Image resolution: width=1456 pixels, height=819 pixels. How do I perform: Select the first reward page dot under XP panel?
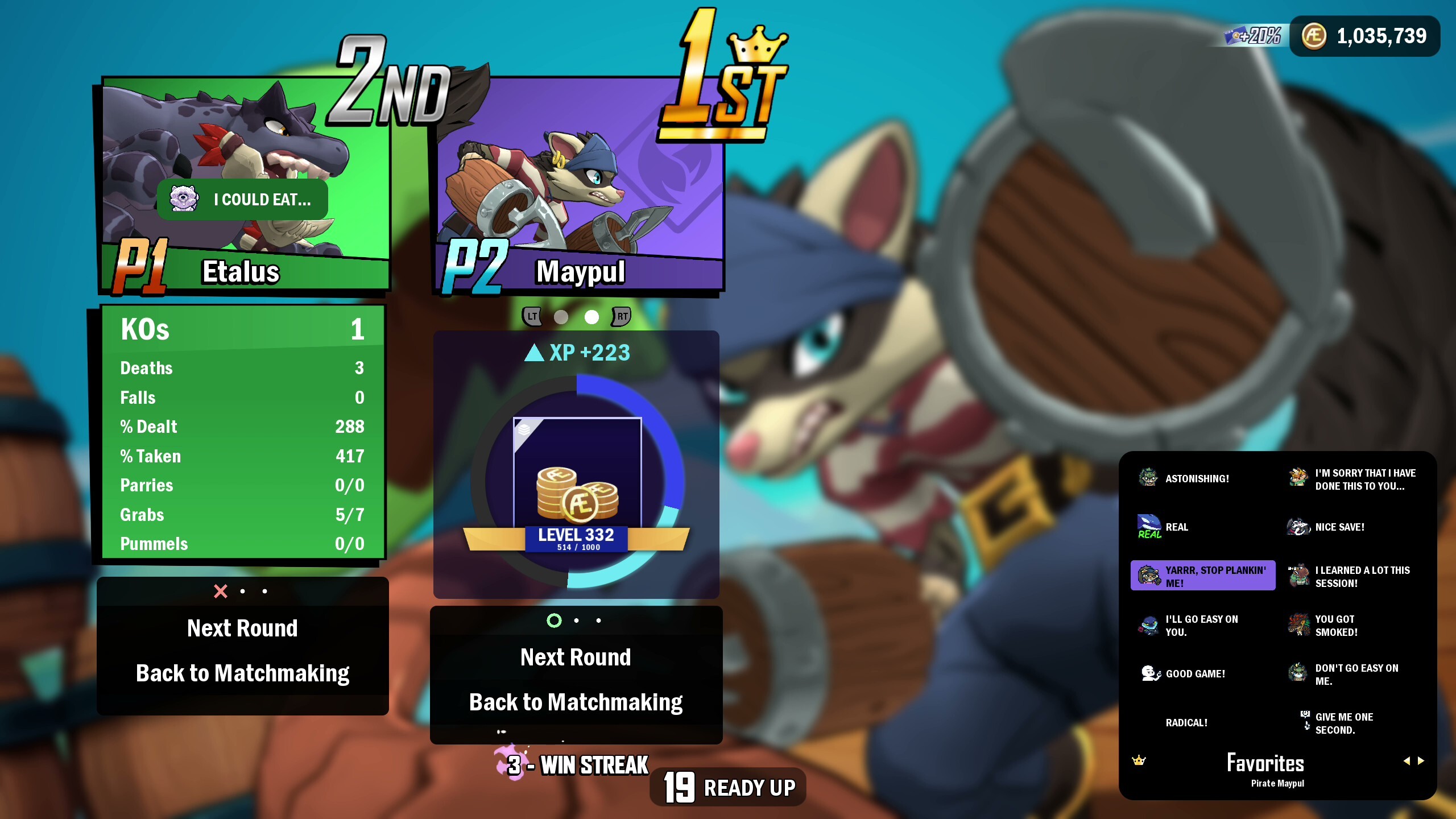(553, 621)
